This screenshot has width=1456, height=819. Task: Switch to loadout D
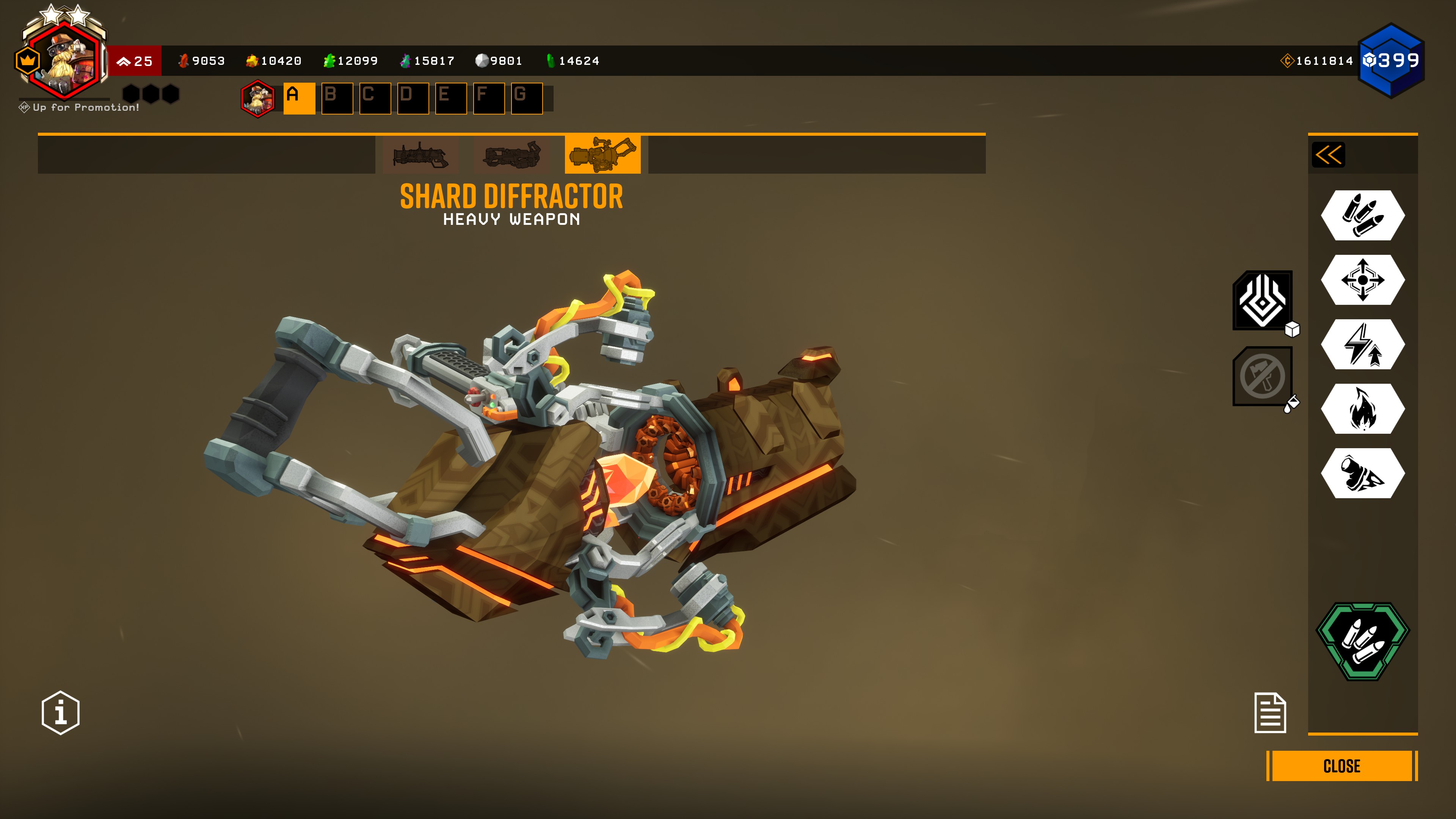(x=413, y=98)
